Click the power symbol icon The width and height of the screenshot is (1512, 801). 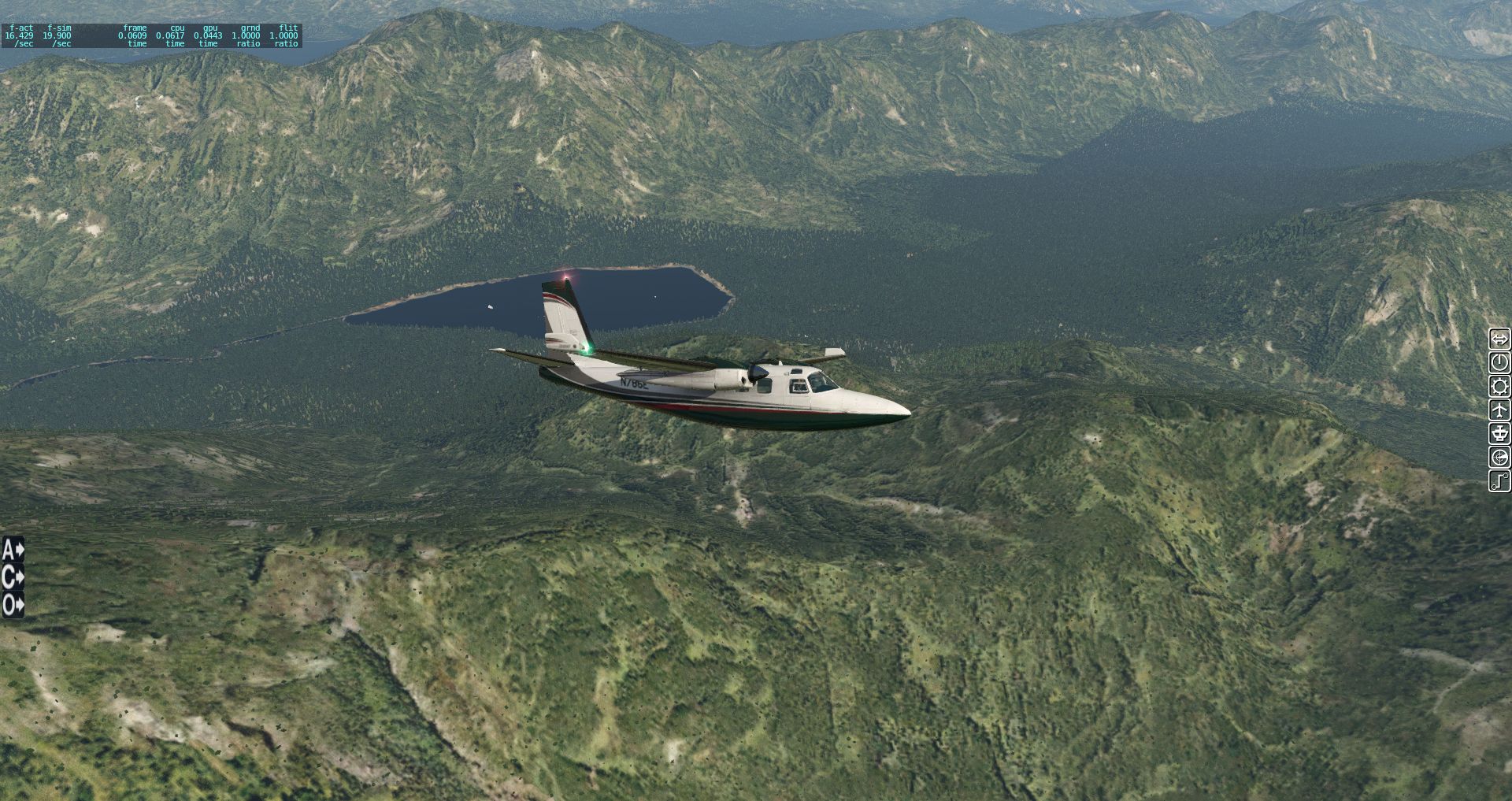click(x=1499, y=363)
